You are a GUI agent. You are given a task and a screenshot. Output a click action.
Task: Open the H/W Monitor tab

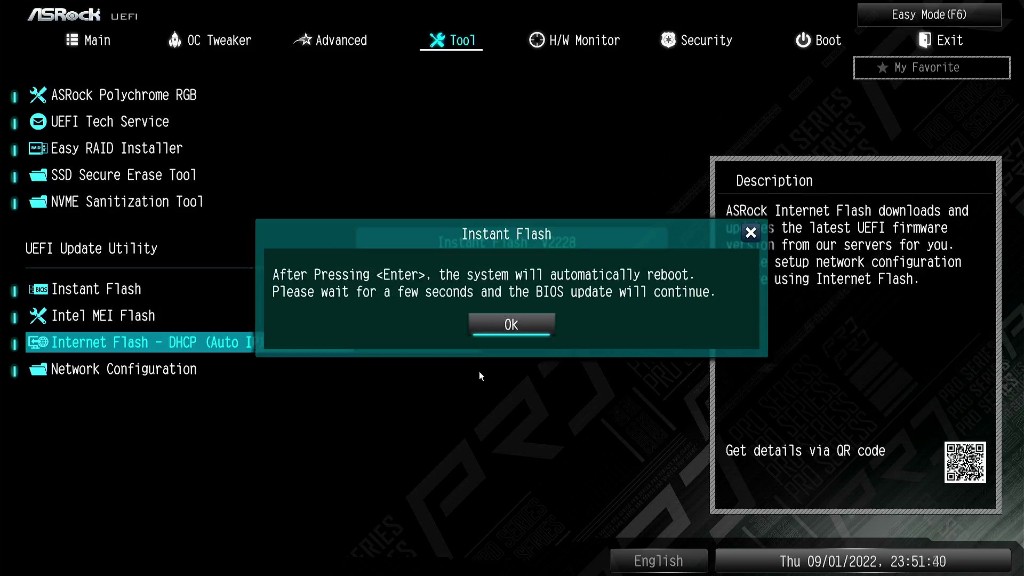pos(575,40)
